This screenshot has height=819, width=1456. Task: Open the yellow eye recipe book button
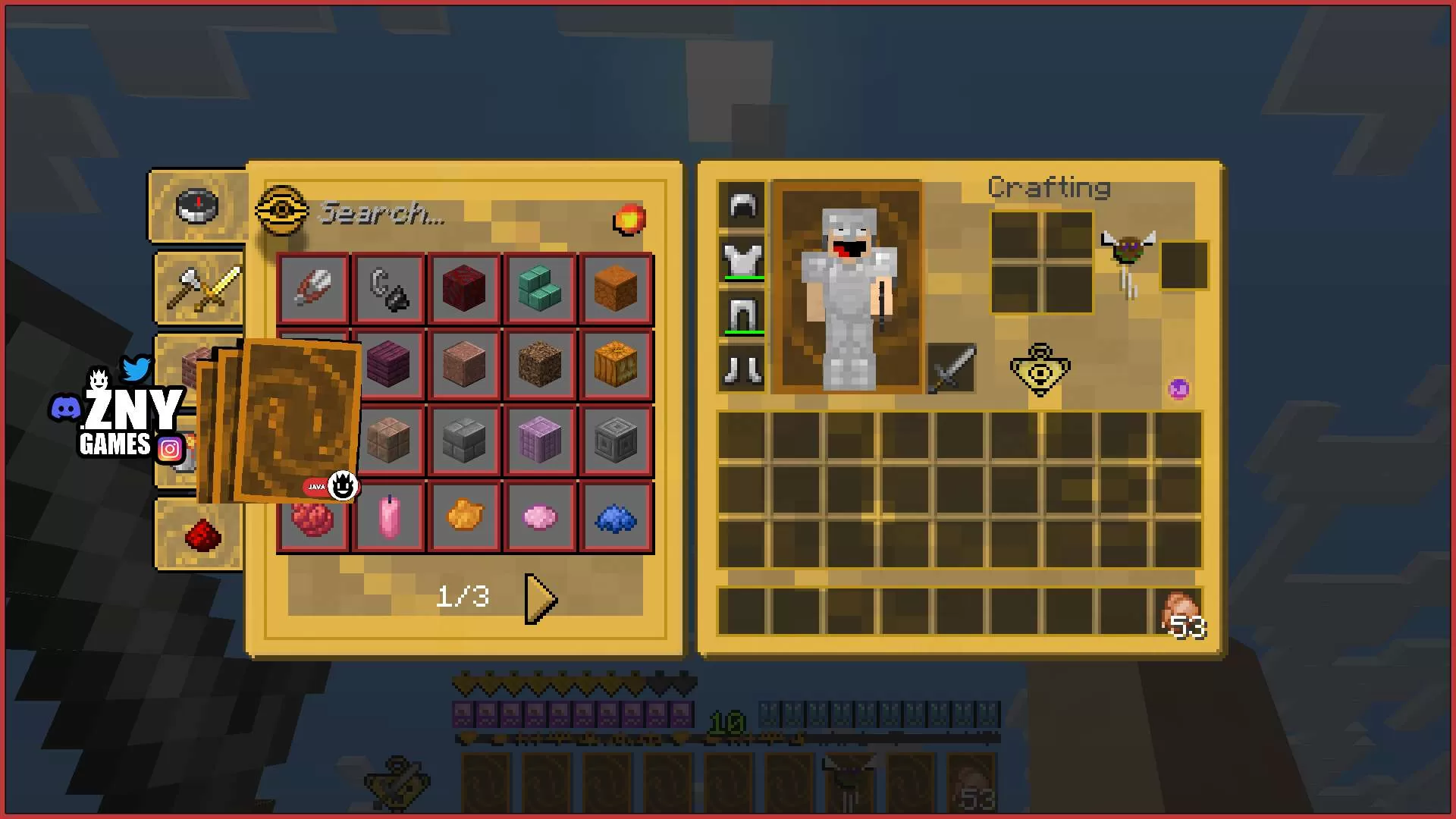pos(1040,369)
